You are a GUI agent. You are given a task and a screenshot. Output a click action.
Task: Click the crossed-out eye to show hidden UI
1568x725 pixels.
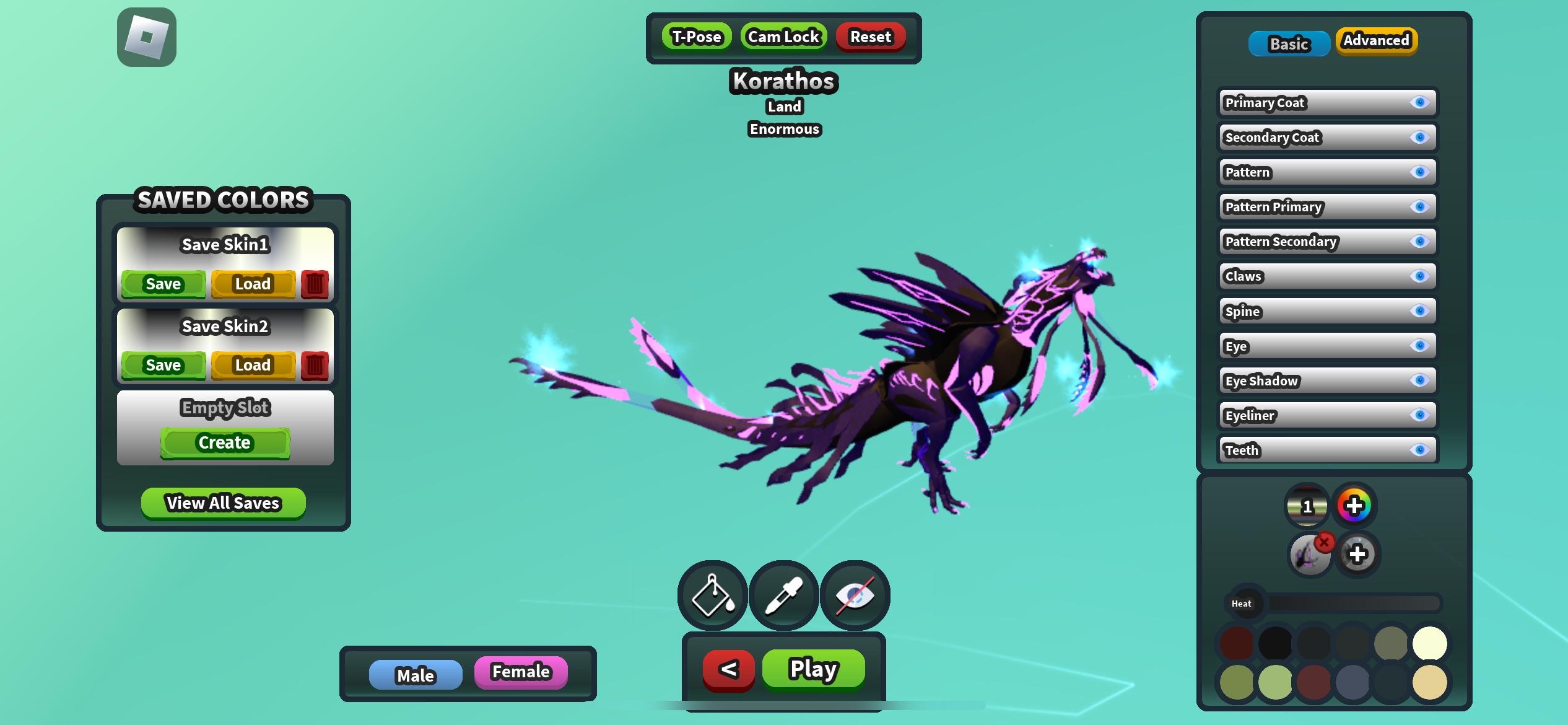[855, 595]
